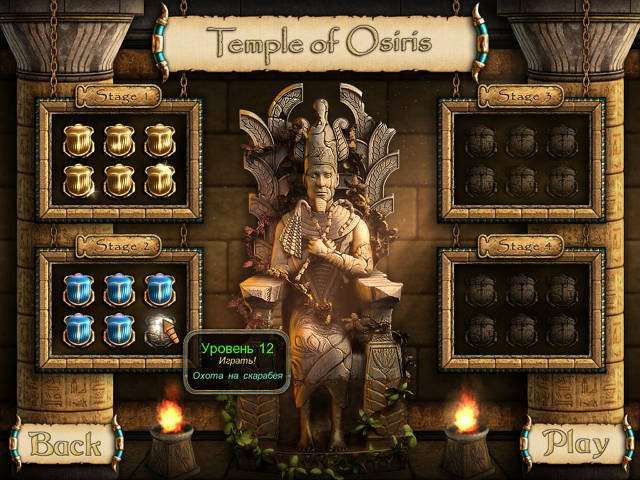
Task: Start the level with the Play button
Action: (577, 441)
